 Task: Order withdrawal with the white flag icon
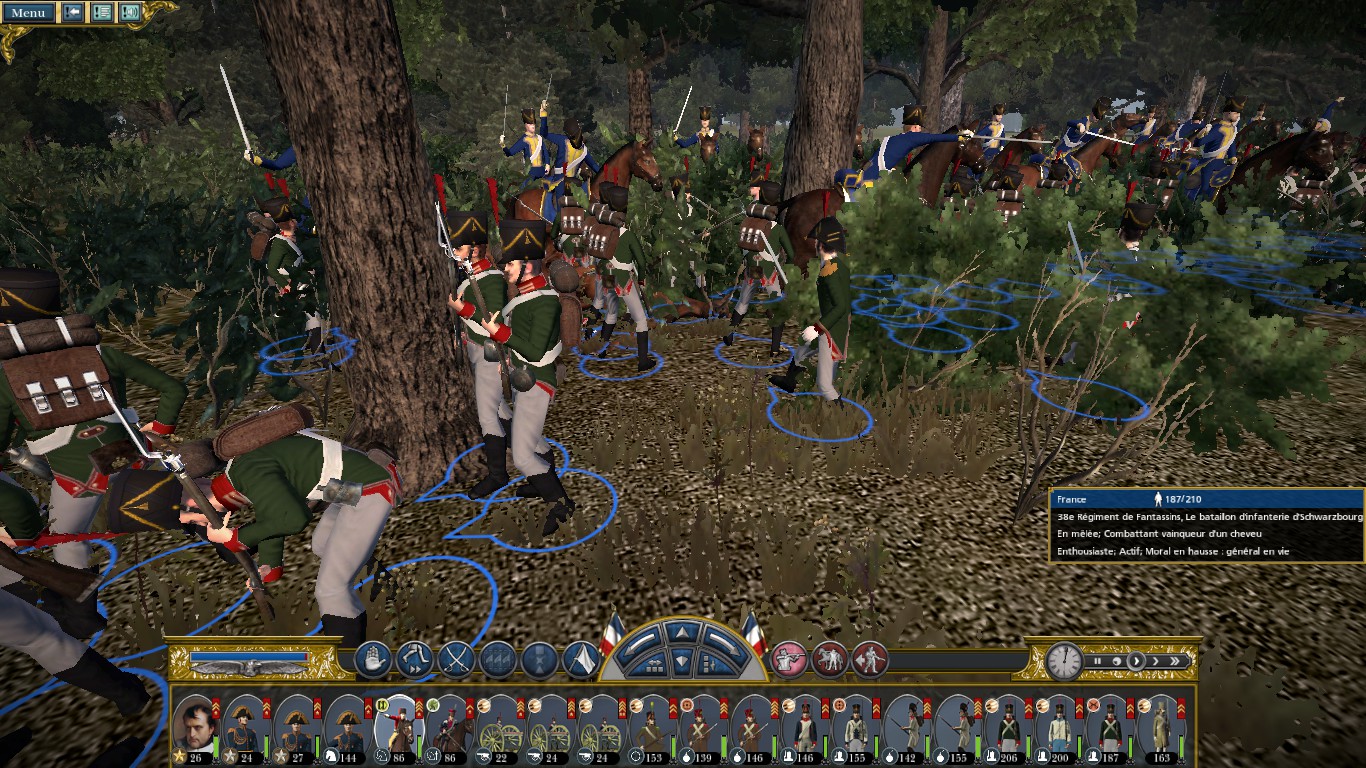tap(581, 660)
